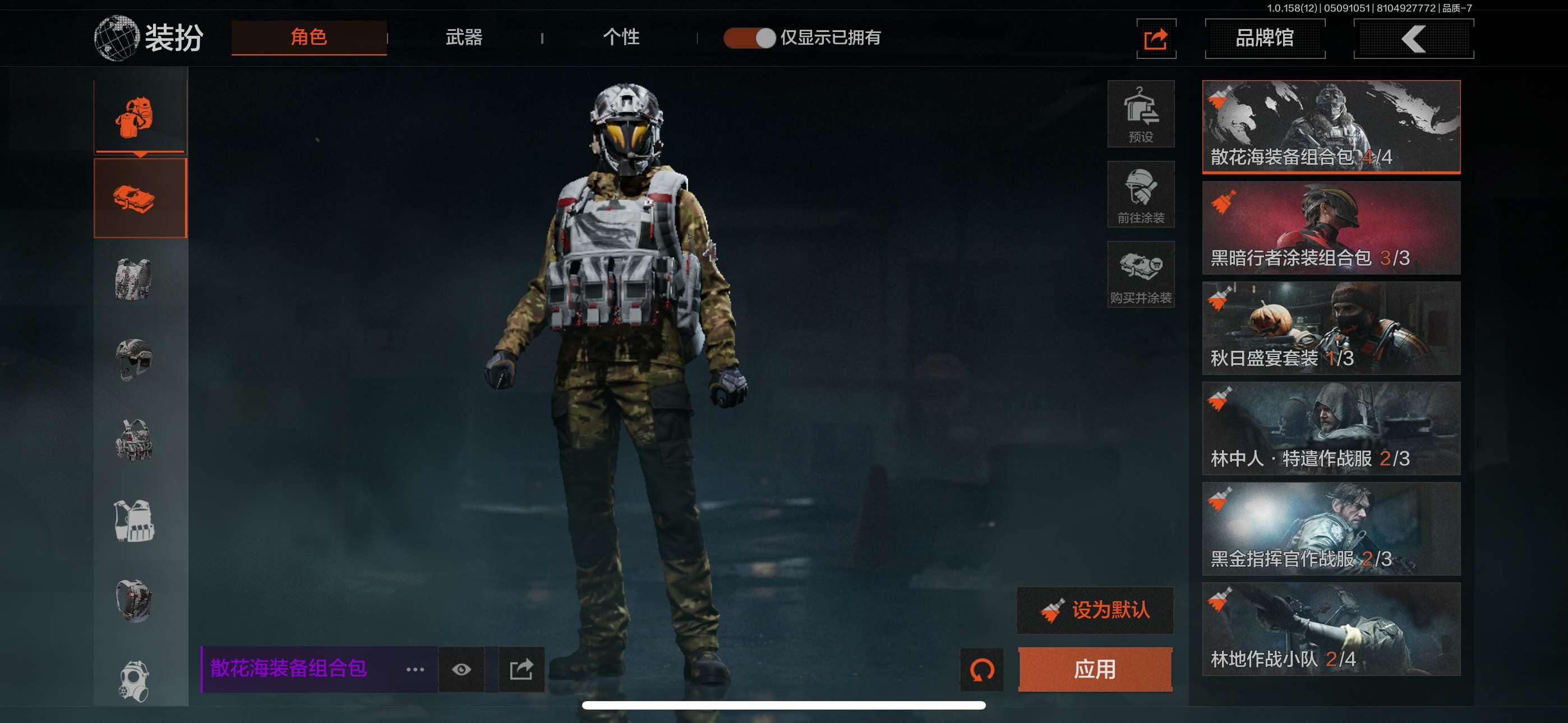
Task: Apply the outfit with 应用
Action: (x=1095, y=669)
